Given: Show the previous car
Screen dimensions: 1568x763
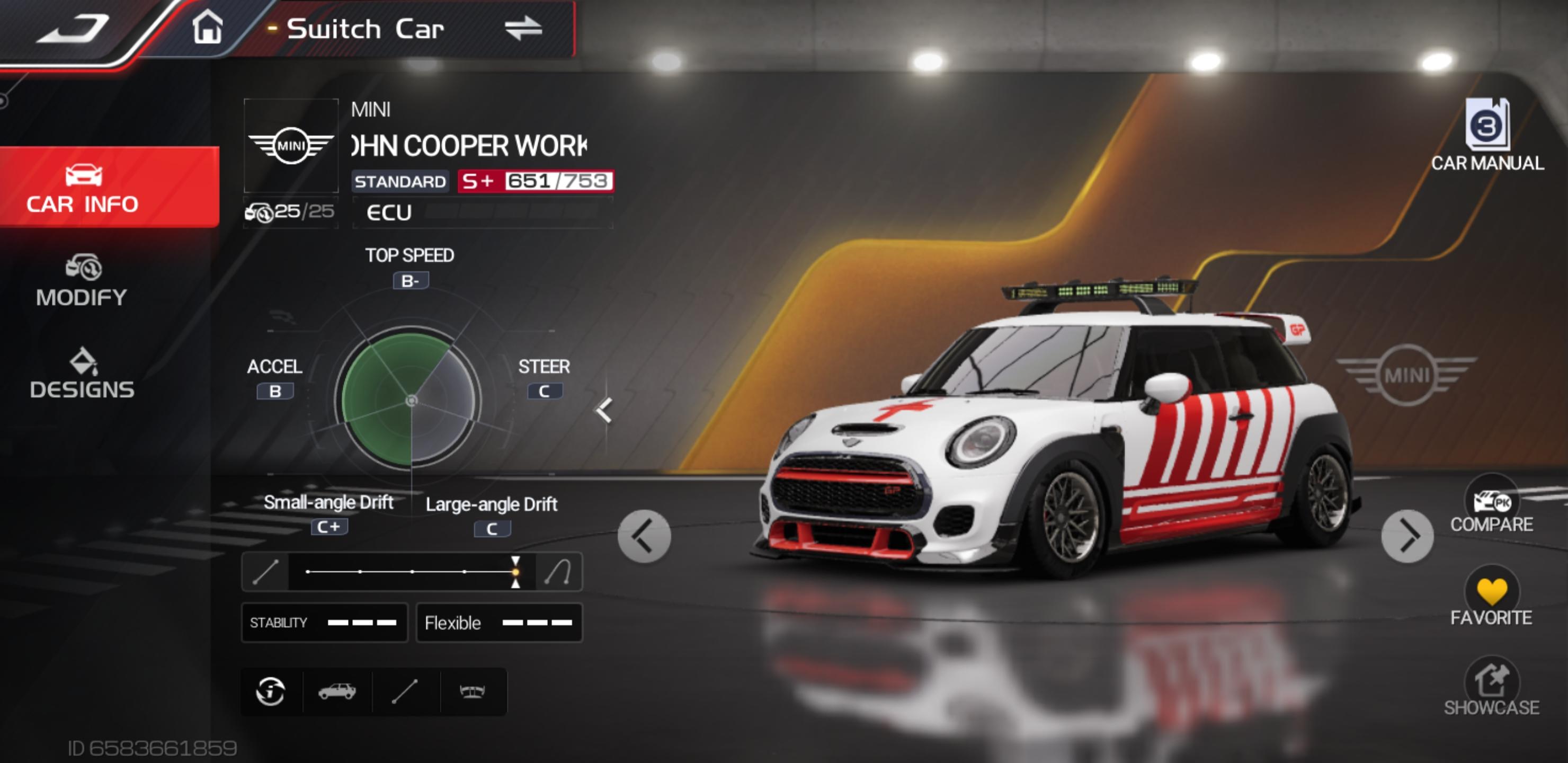Looking at the screenshot, I should coord(644,536).
